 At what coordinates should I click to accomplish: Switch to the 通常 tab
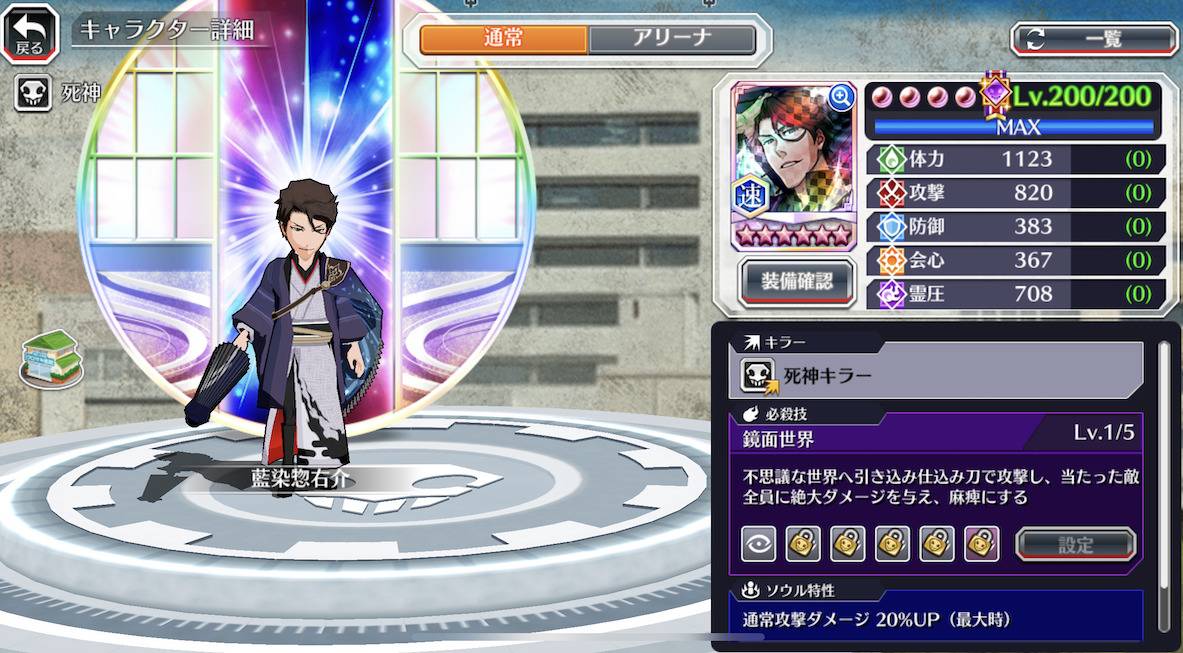[x=503, y=39]
